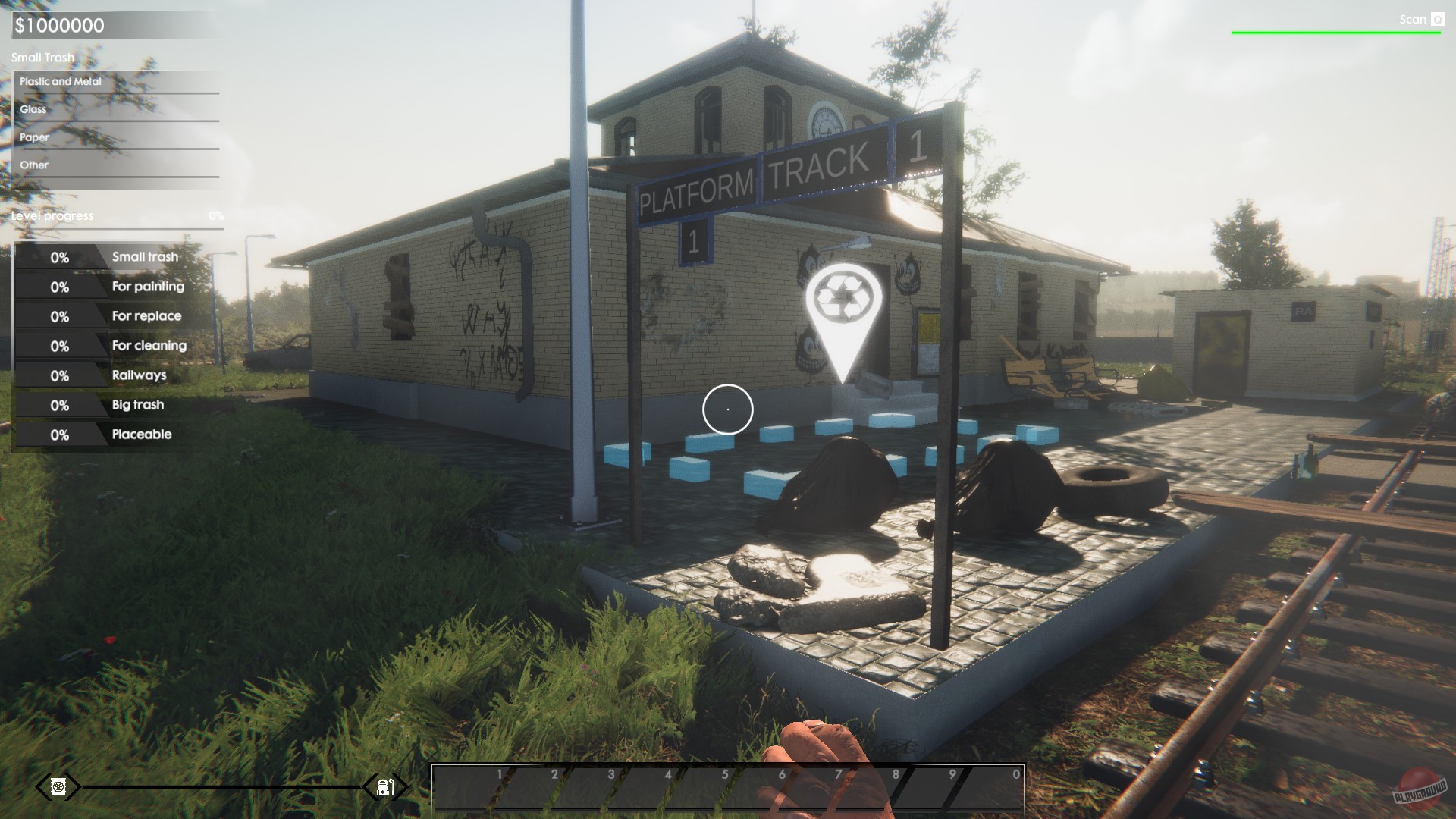Click the Level progress header
The width and height of the screenshot is (1456, 819).
click(x=51, y=215)
